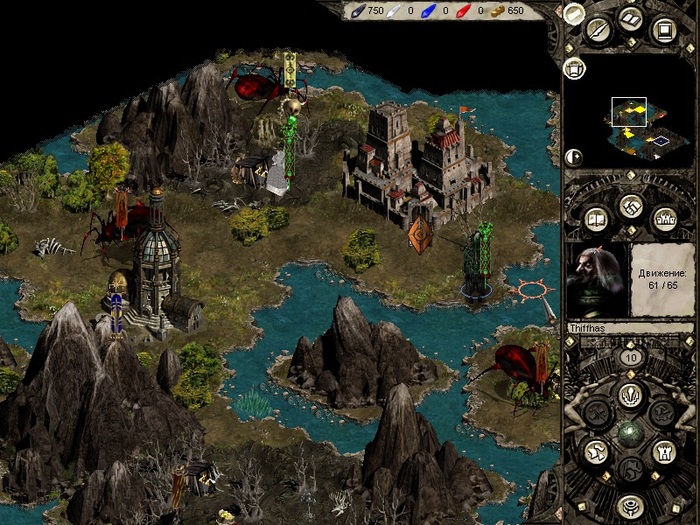The image size is (700, 525).
Task: Click the three figures button
Action: click(x=664, y=218)
